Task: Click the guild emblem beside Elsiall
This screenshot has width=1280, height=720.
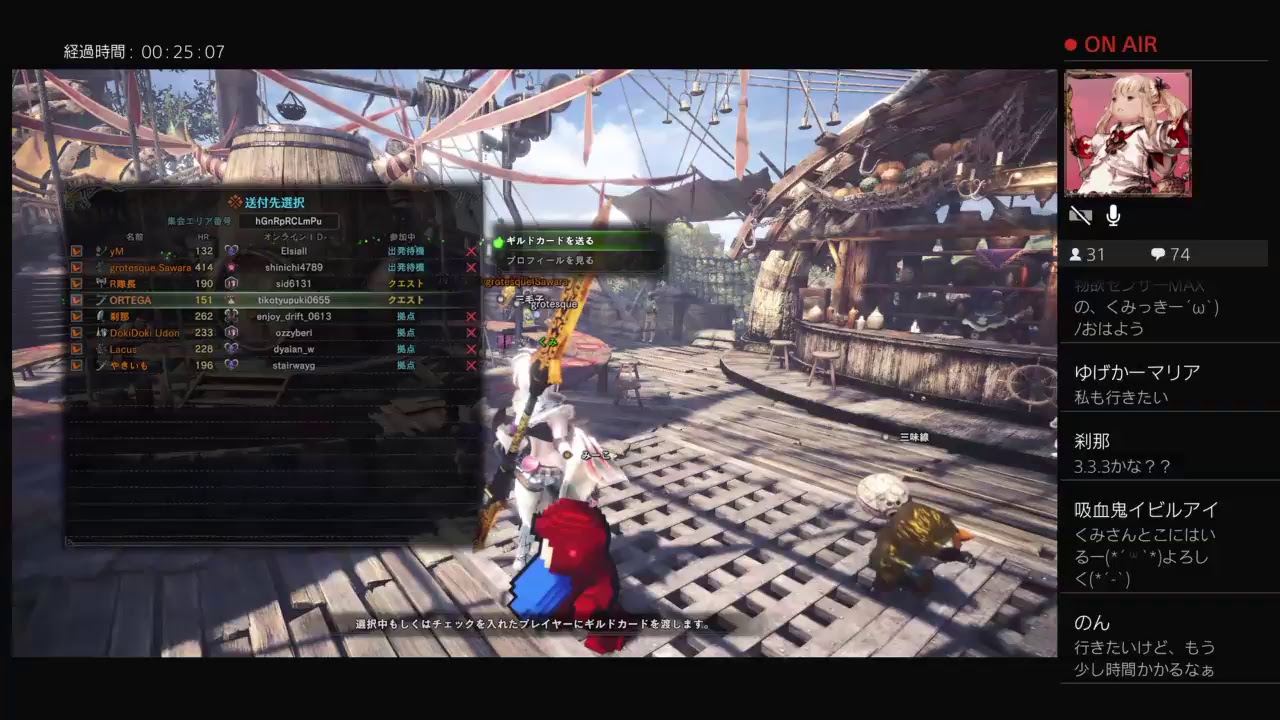Action: [x=231, y=251]
